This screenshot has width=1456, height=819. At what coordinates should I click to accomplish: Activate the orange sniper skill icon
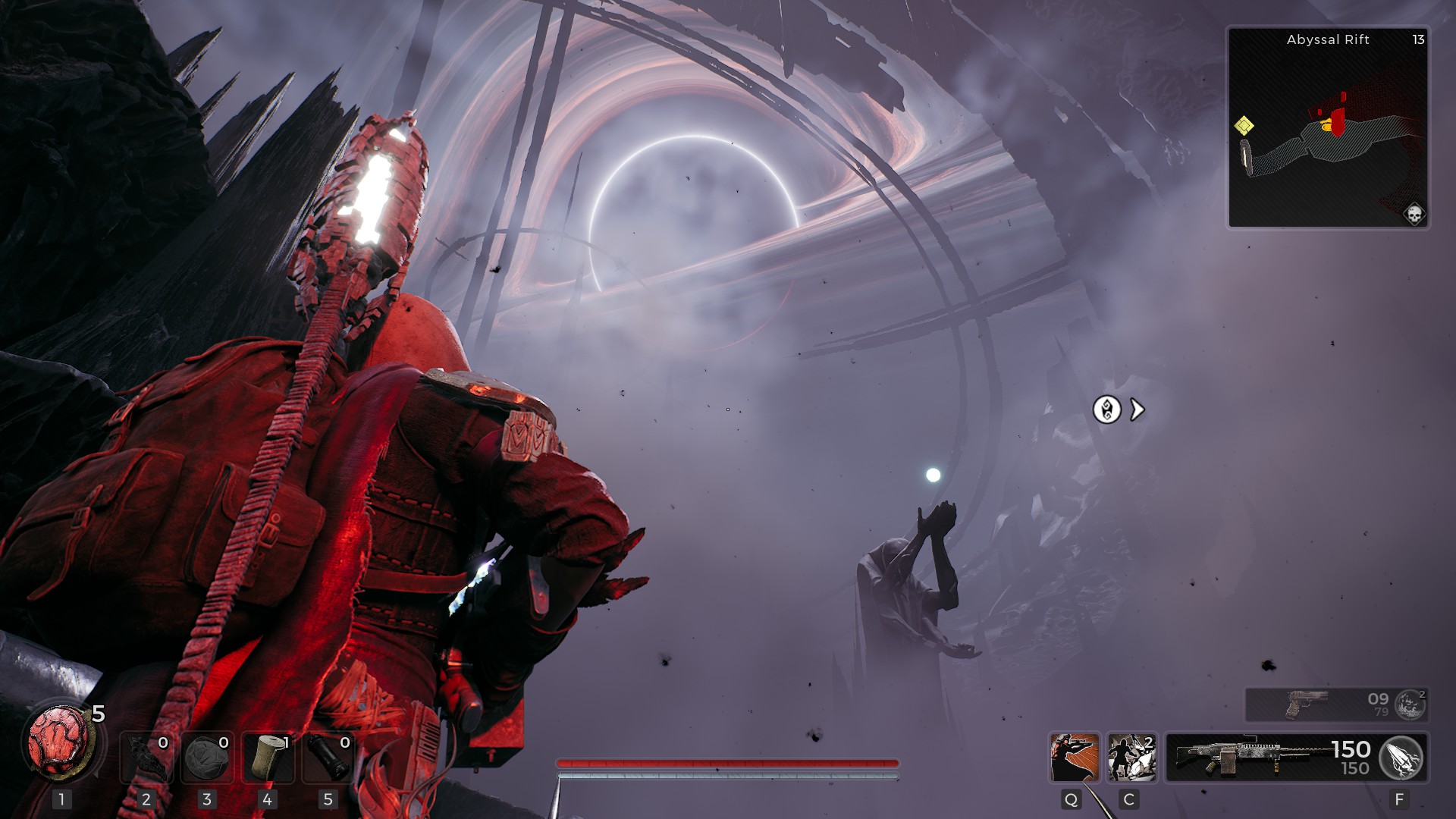click(x=1074, y=757)
